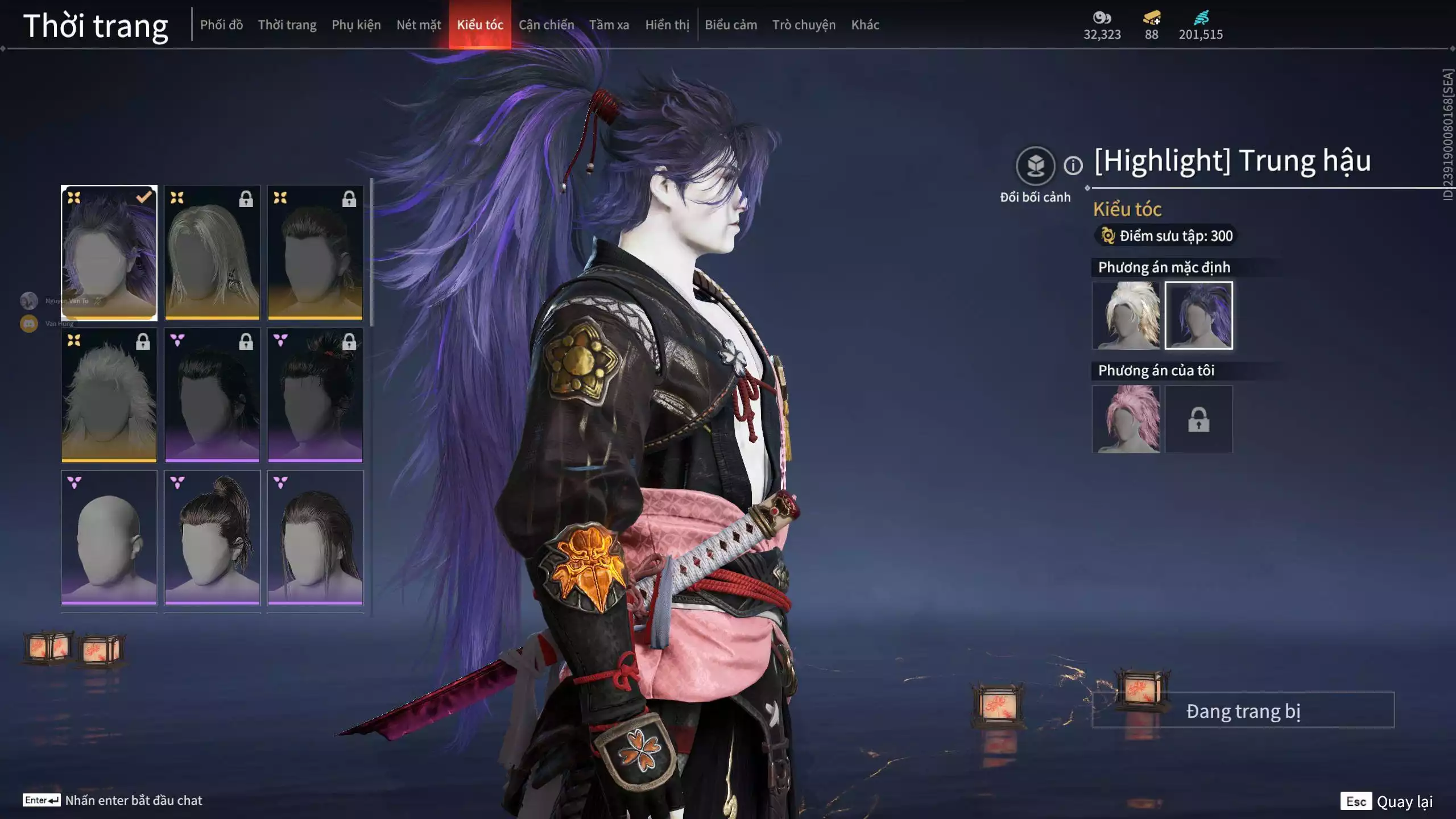
Task: Select the Phụ kiện tab
Action: click(356, 25)
